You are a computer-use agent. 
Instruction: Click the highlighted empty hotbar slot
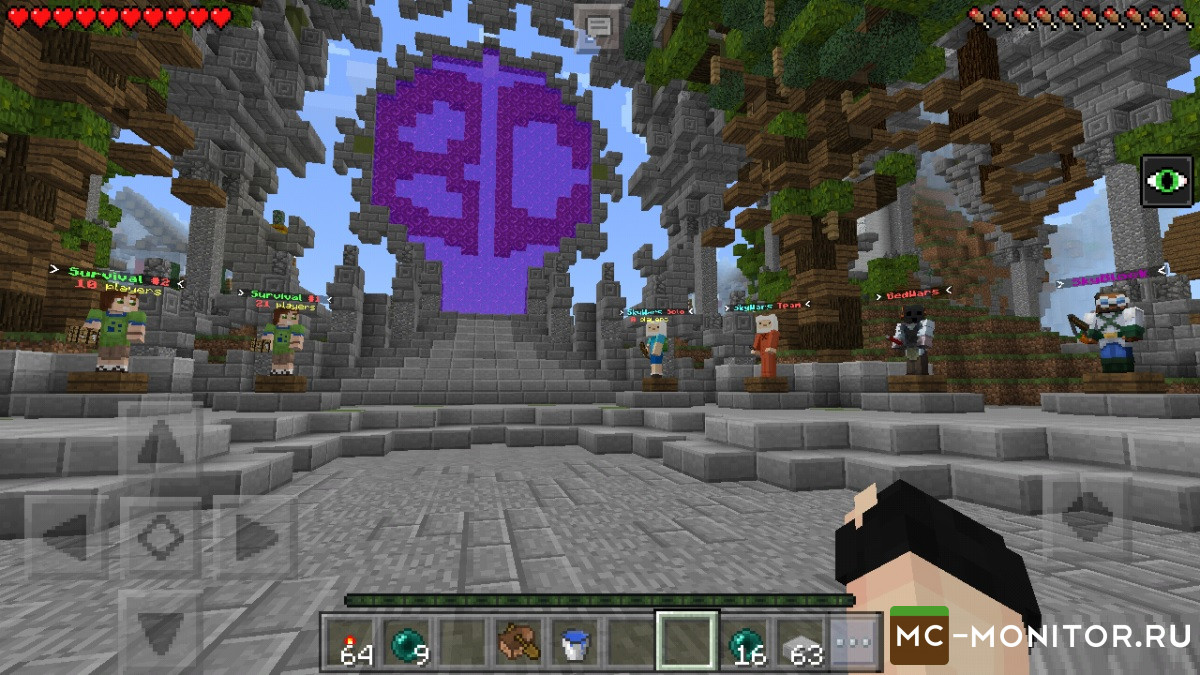click(x=686, y=640)
